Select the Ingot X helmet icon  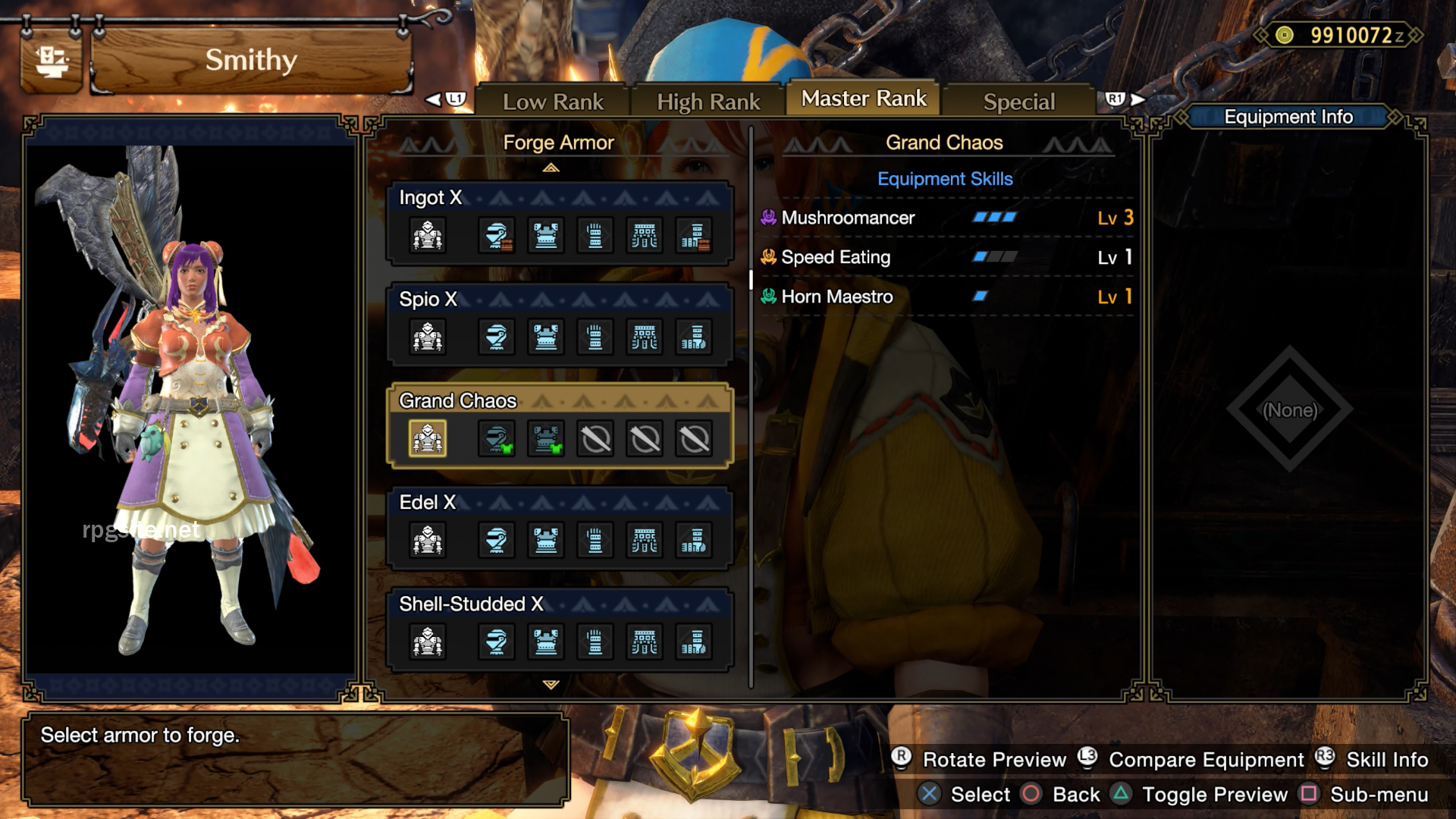coord(497,235)
